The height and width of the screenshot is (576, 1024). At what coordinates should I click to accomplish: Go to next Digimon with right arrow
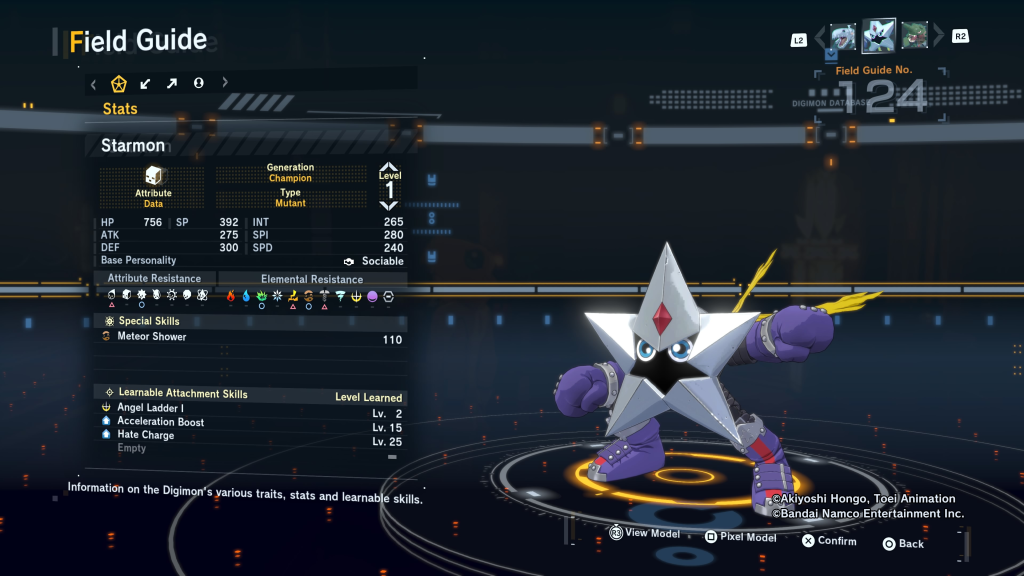pyautogui.click(x=938, y=38)
